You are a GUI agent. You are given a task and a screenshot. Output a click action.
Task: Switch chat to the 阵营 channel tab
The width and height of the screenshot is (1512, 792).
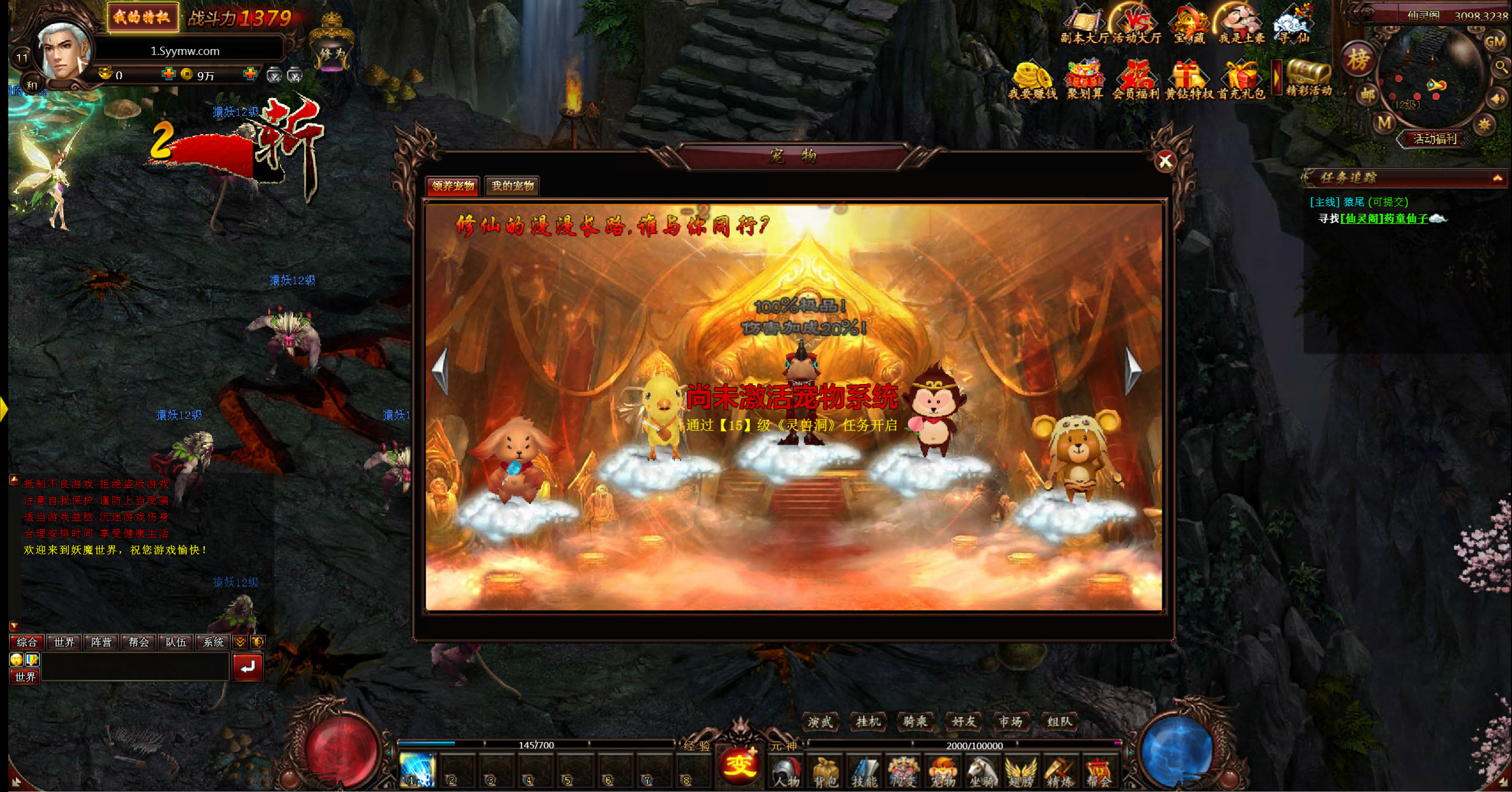(101, 642)
